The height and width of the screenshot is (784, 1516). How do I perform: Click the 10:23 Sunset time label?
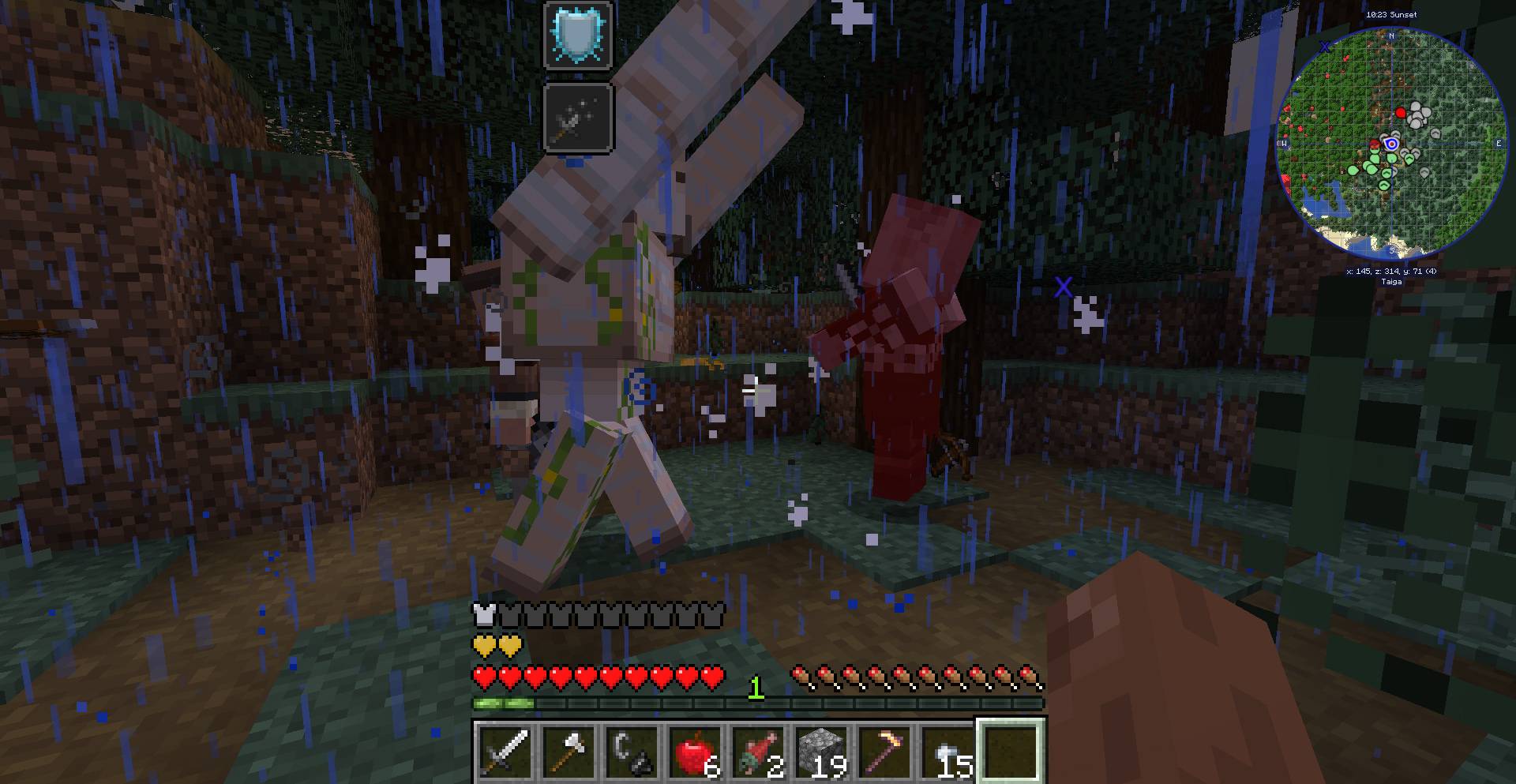coord(1391,14)
